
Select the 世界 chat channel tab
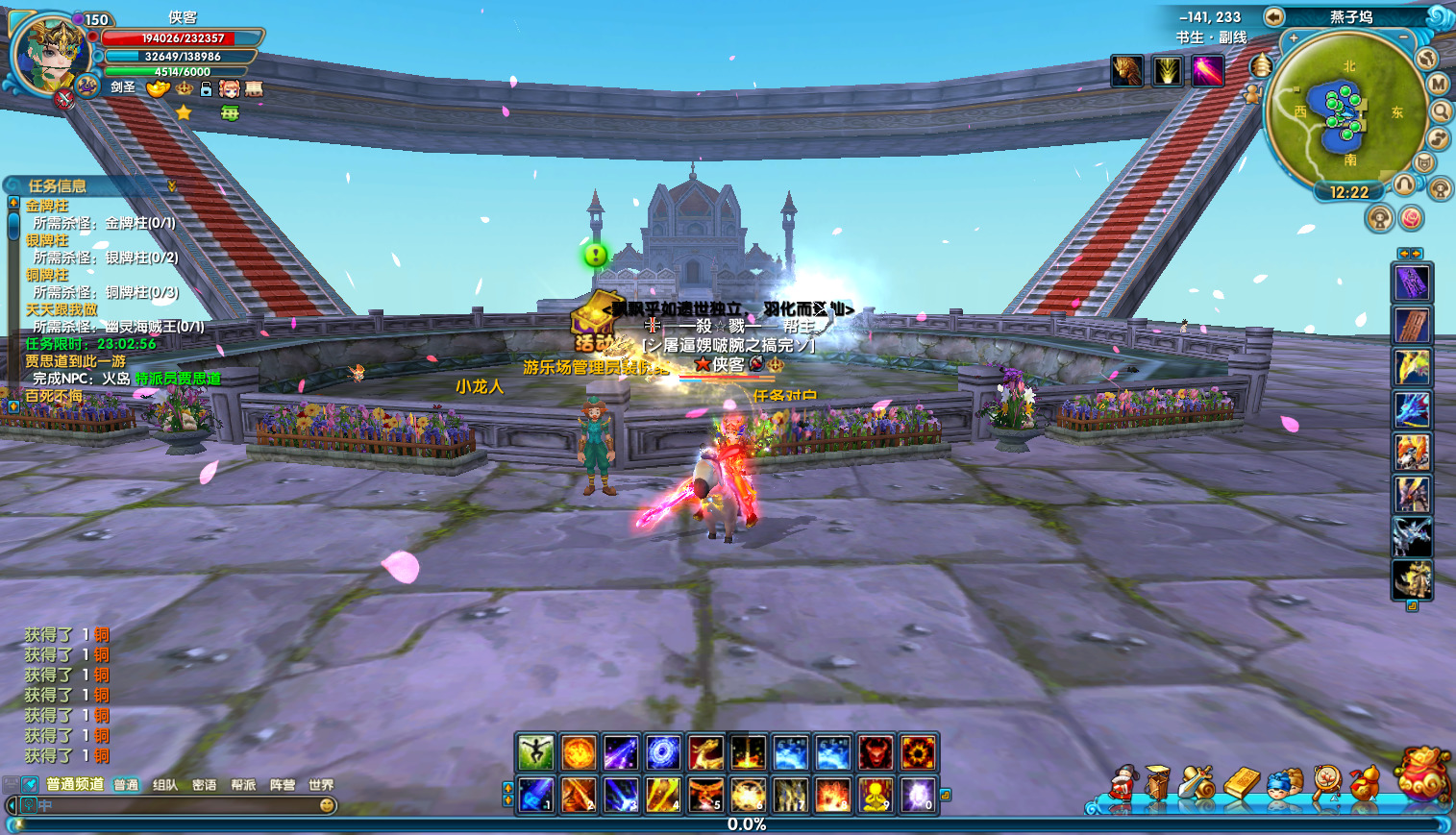click(321, 785)
